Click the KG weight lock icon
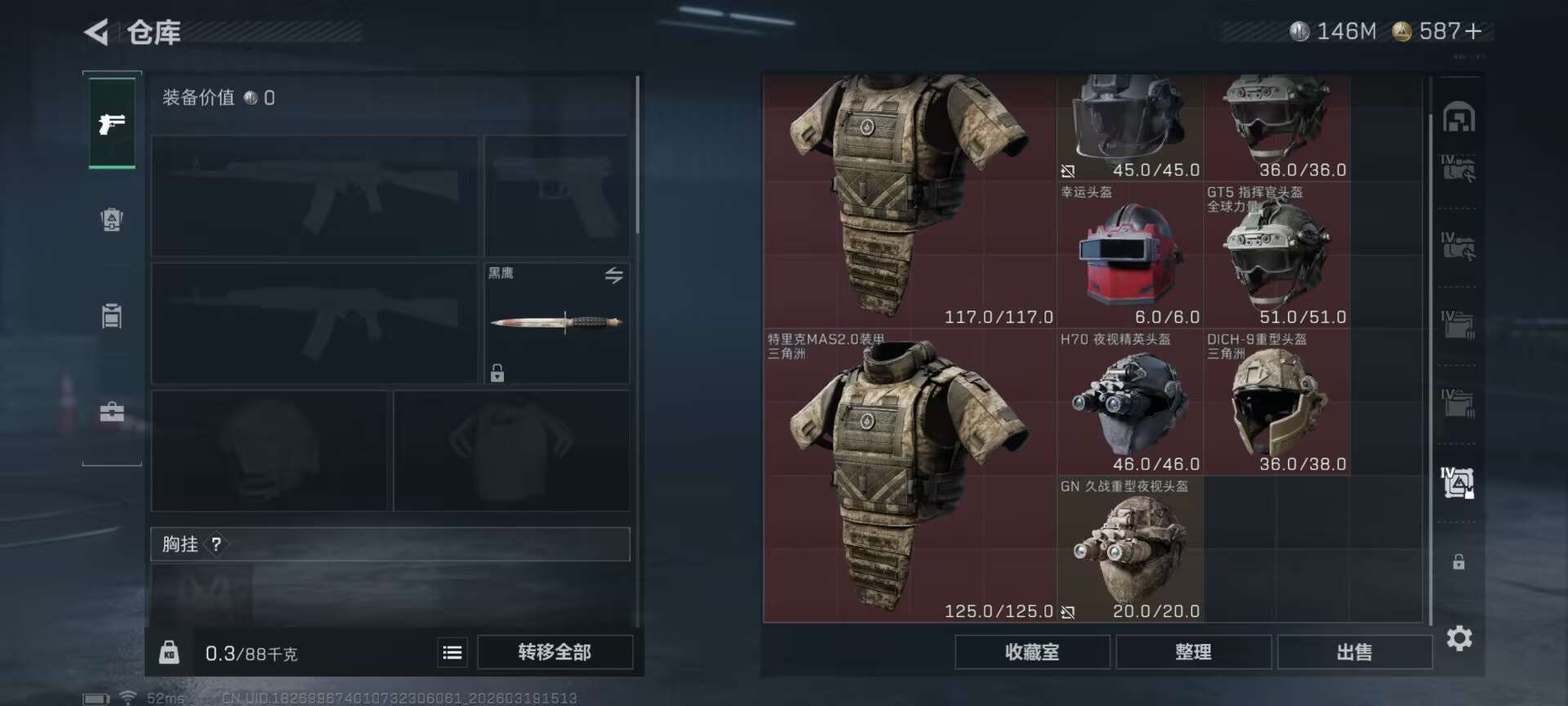The image size is (1568, 706). point(170,653)
